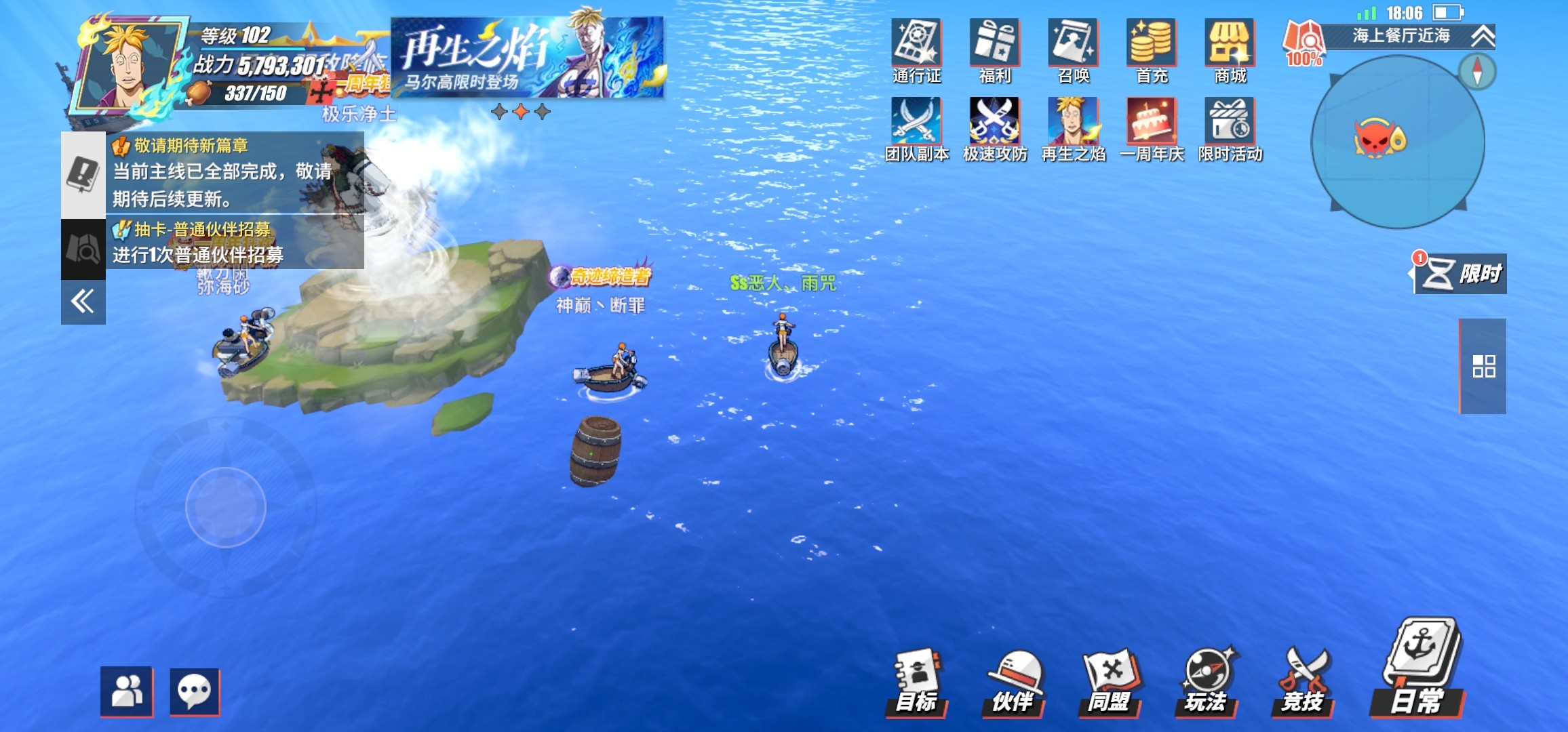Visit the 商城 shop

[1230, 51]
